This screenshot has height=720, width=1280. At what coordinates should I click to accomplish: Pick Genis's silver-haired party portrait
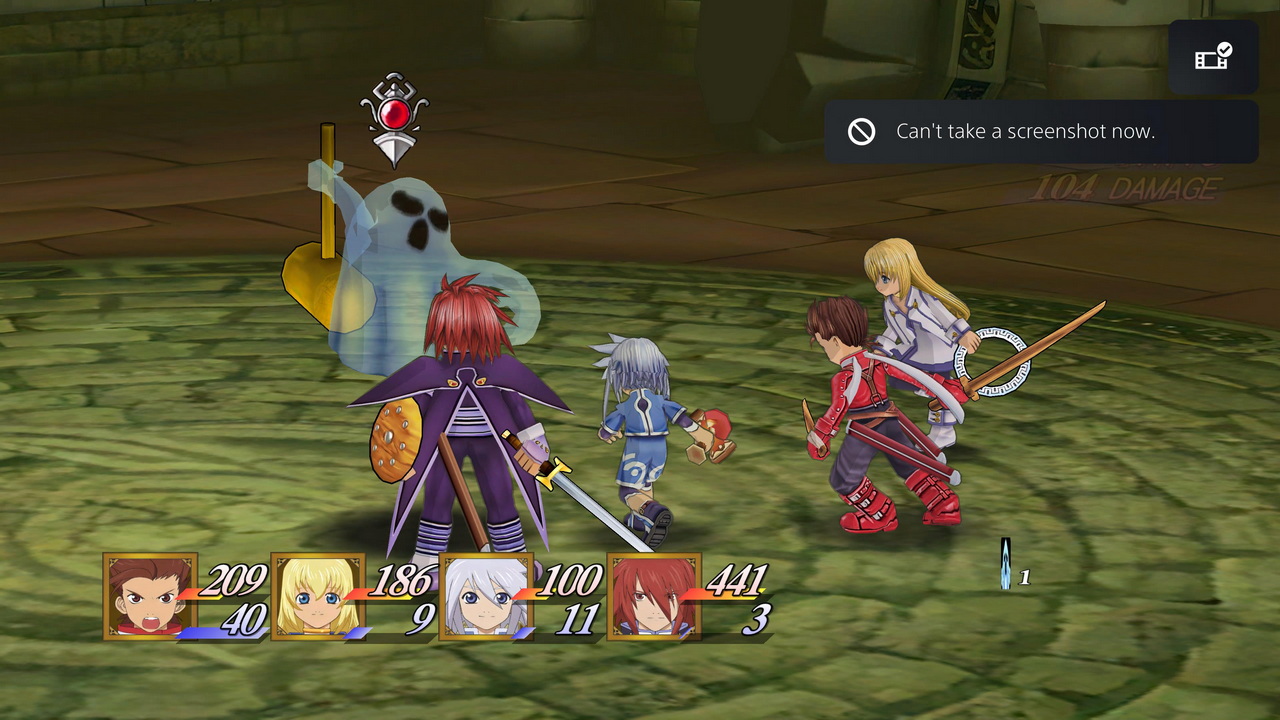(x=486, y=596)
